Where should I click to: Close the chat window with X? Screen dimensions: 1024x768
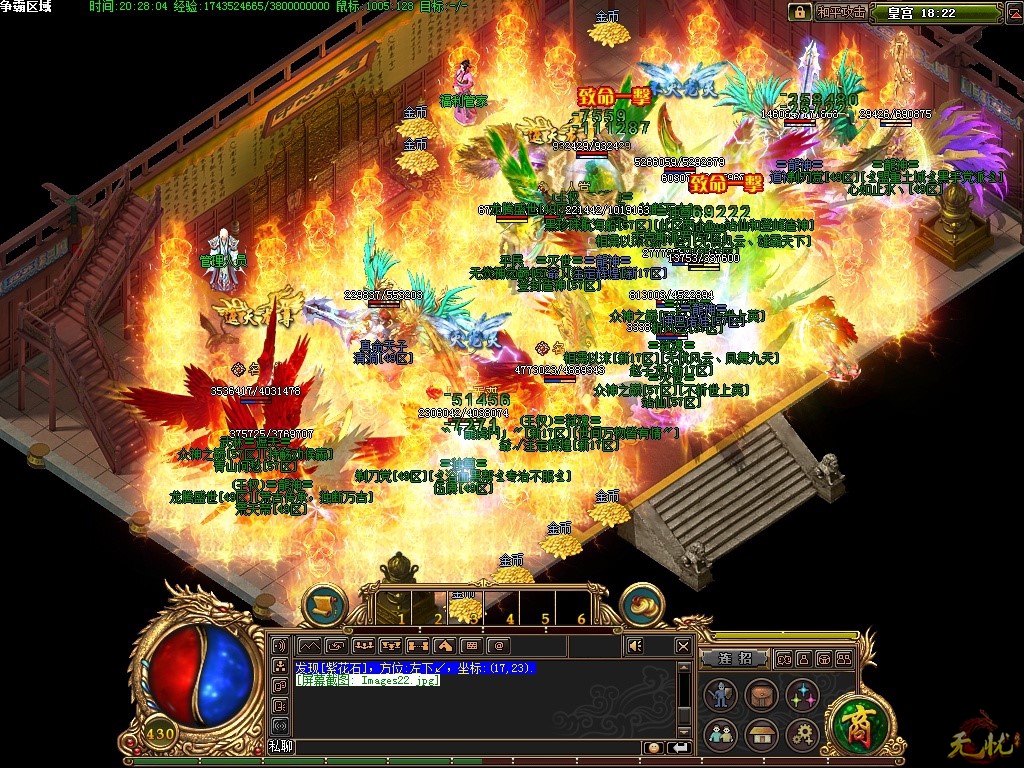pyautogui.click(x=683, y=646)
